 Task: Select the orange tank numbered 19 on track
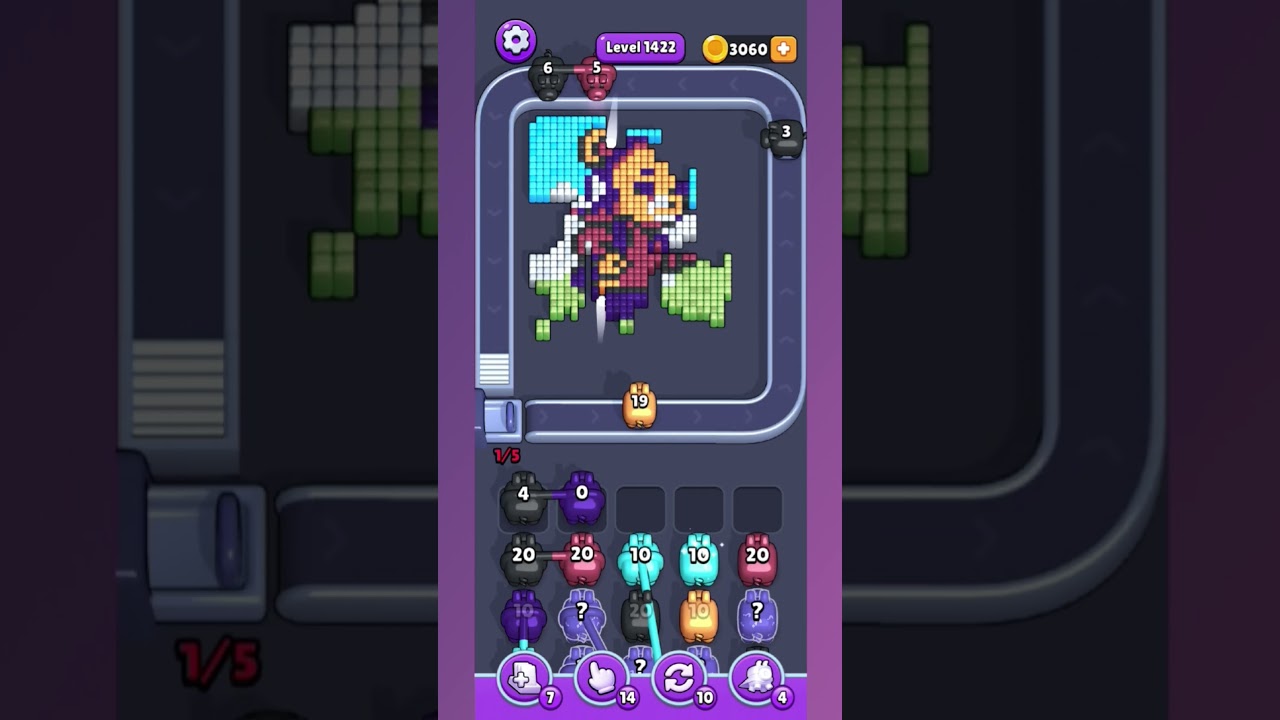point(640,406)
